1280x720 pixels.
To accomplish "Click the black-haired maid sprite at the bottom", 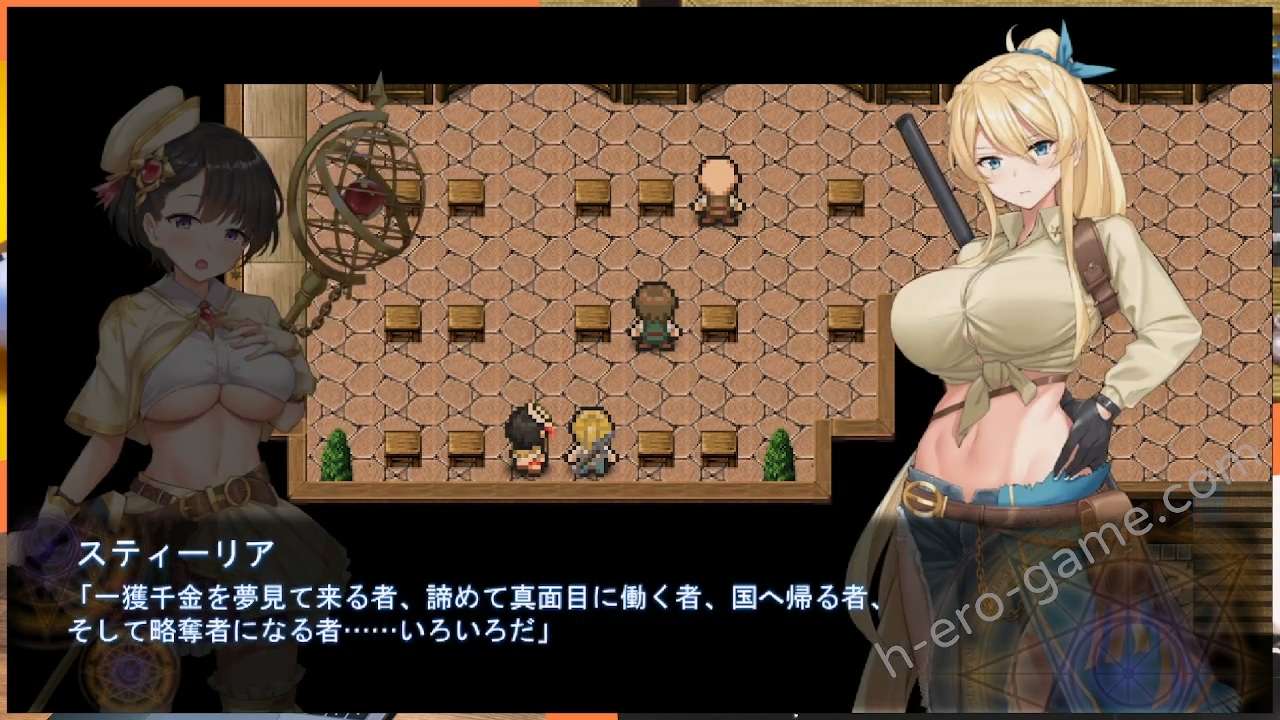I will click(x=529, y=440).
